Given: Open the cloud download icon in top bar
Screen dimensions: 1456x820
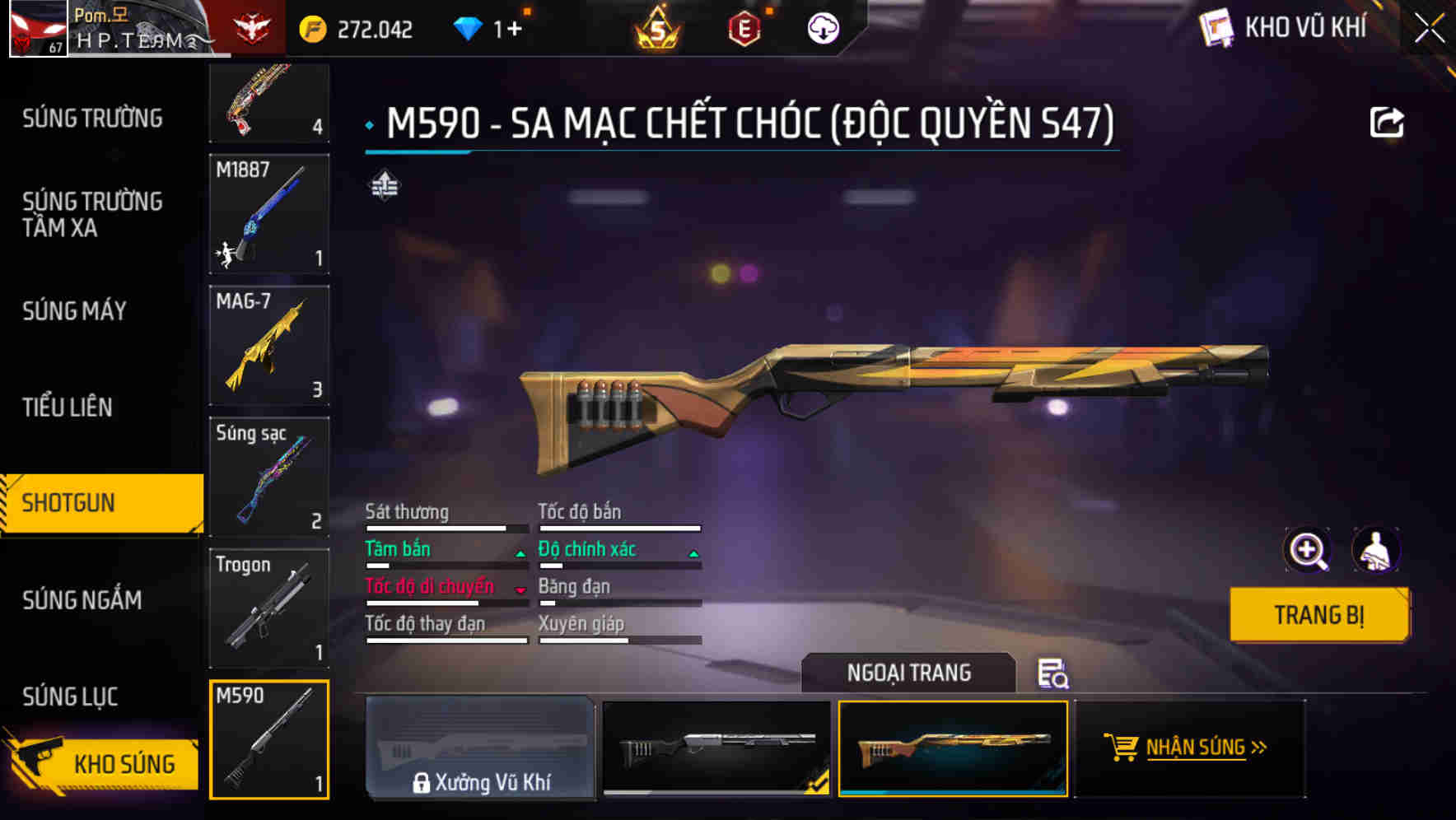Looking at the screenshot, I should click(x=822, y=27).
